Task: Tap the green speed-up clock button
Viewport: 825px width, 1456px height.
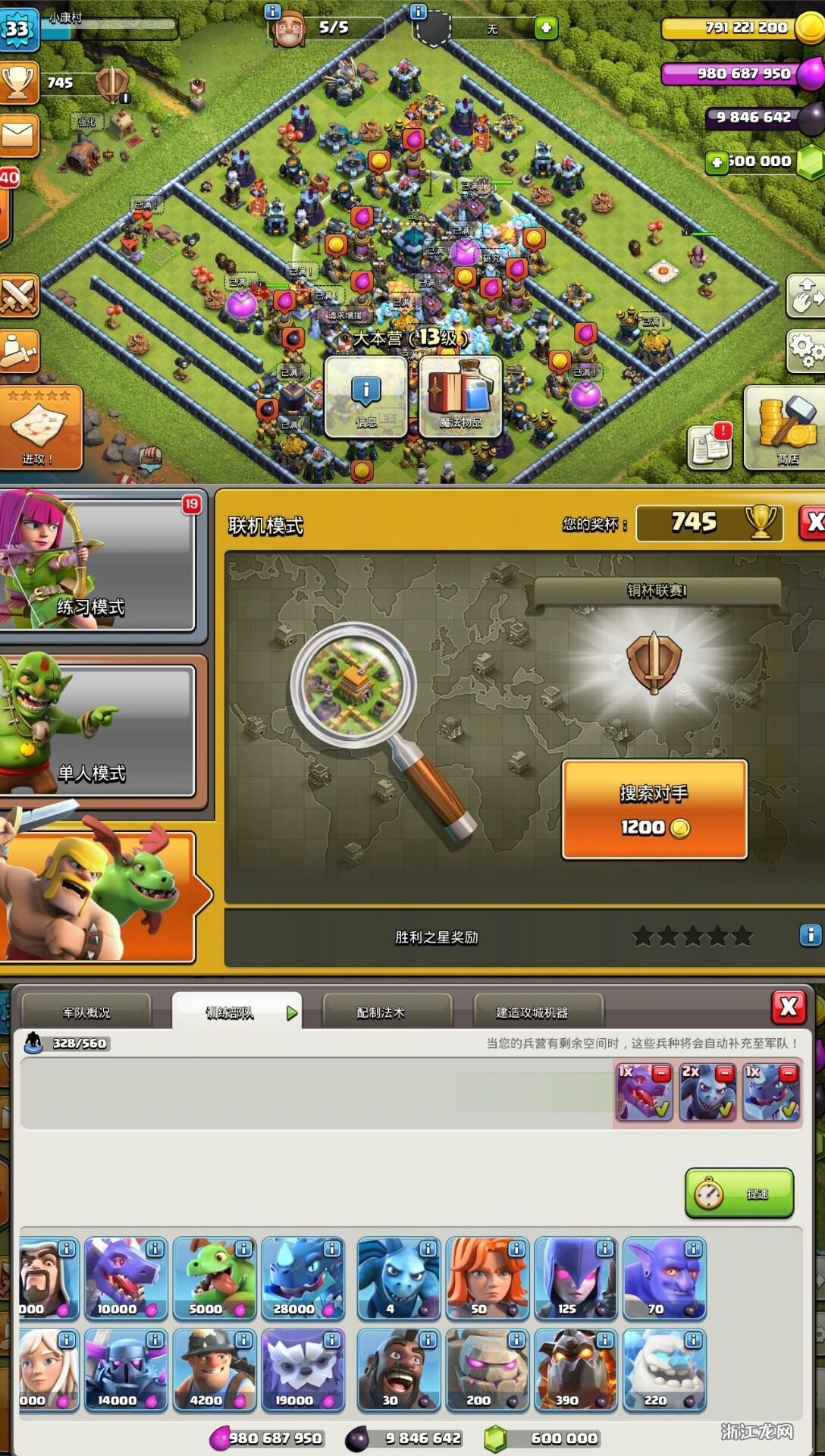Action: 739,1194
